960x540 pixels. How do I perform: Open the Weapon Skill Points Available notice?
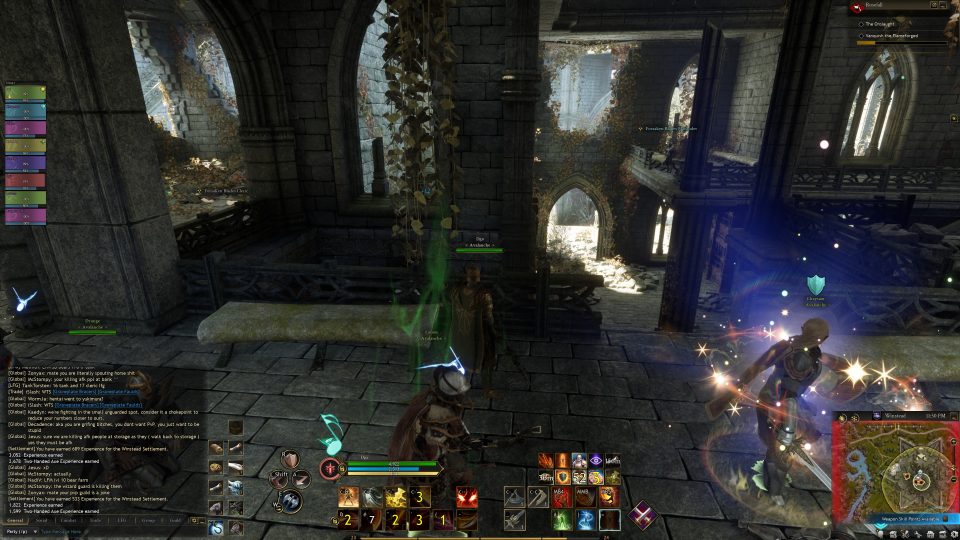click(893, 520)
